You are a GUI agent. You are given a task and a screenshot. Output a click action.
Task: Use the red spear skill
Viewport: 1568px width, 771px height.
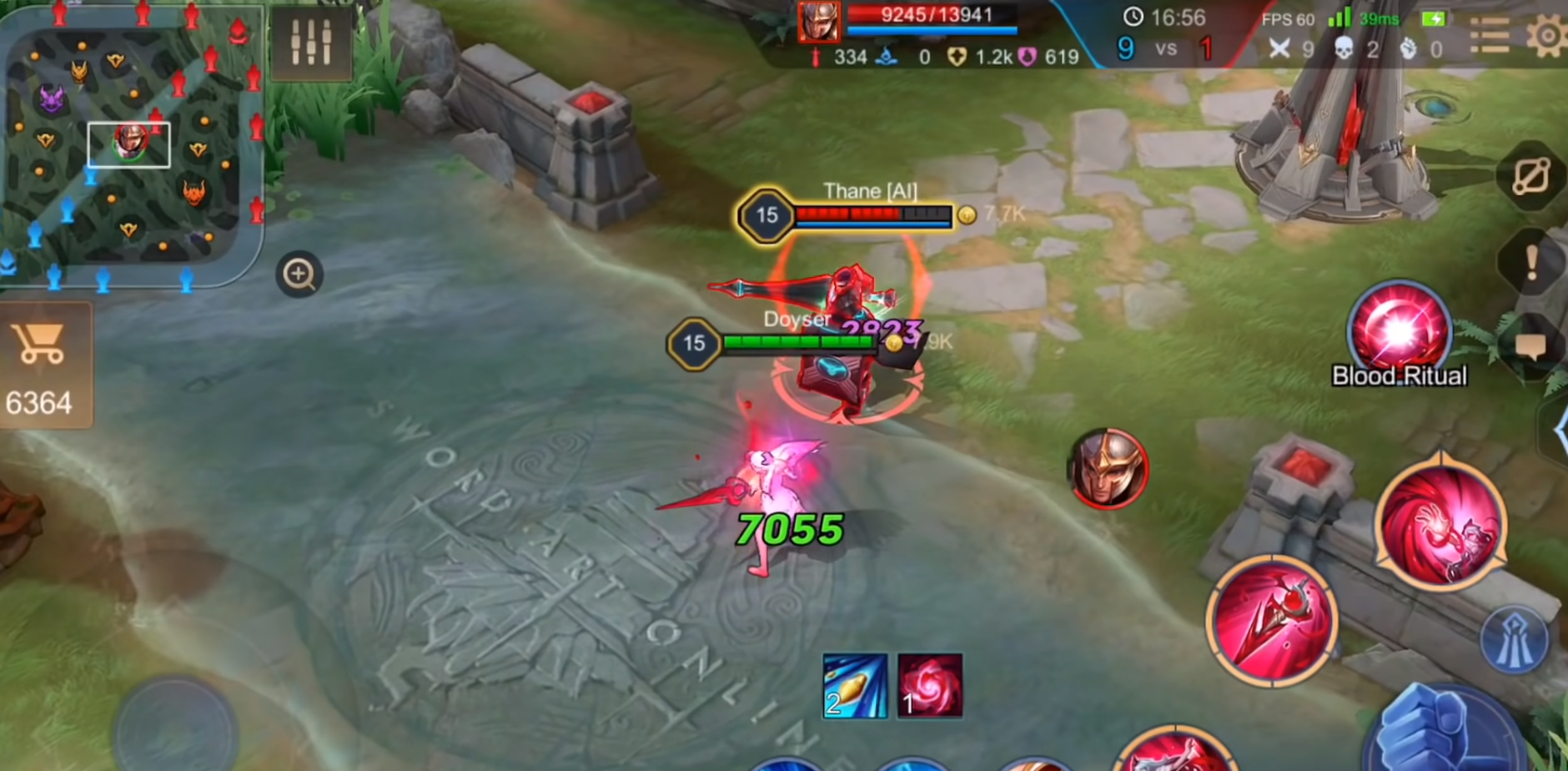pyautogui.click(x=1271, y=620)
